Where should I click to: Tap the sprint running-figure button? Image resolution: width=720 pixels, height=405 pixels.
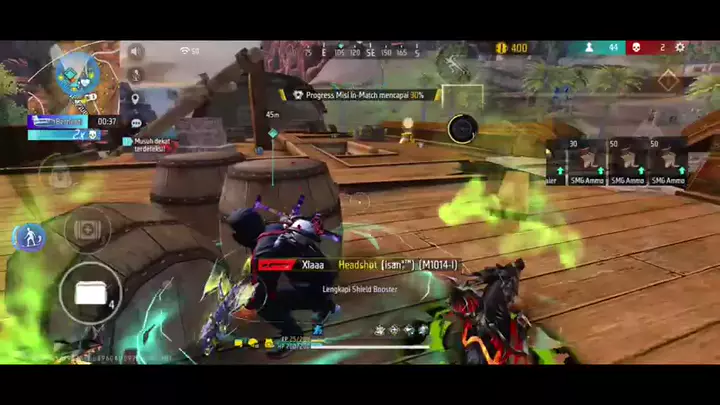click(x=27, y=237)
